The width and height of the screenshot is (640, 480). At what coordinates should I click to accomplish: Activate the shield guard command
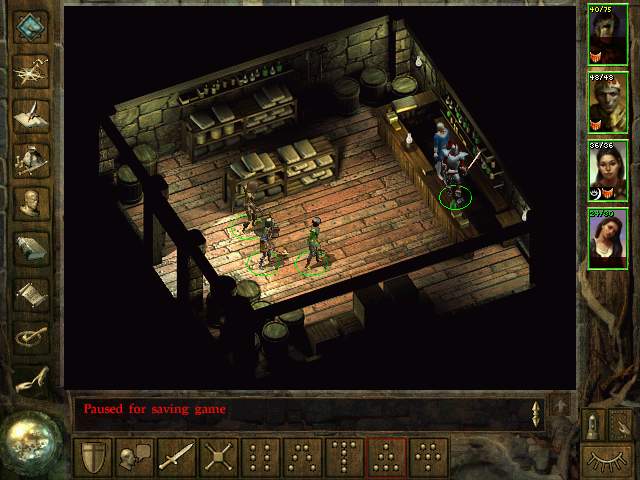click(91, 456)
